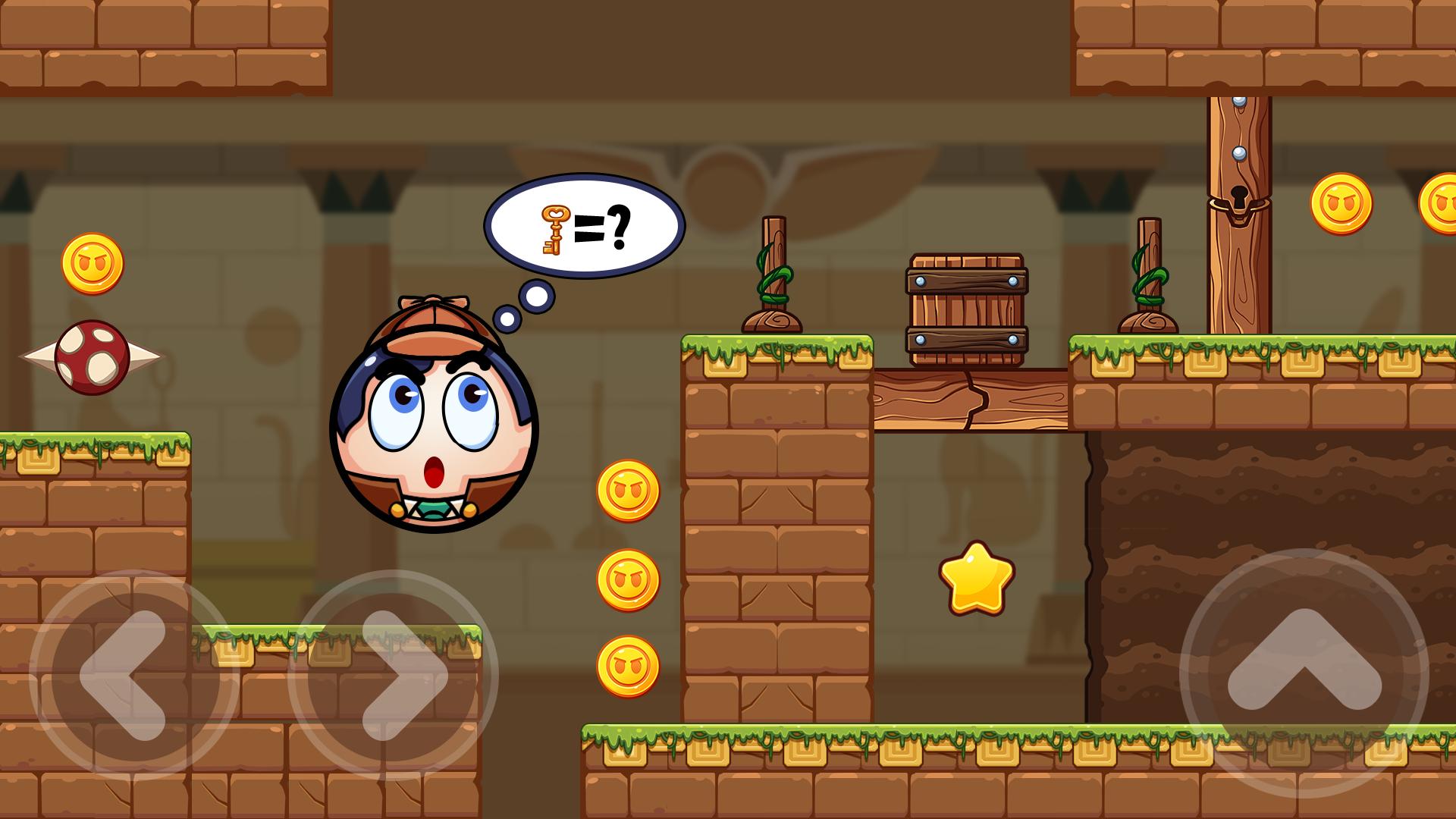
Task: Click the spiked mushroom hazard on the left
Action: (91, 356)
